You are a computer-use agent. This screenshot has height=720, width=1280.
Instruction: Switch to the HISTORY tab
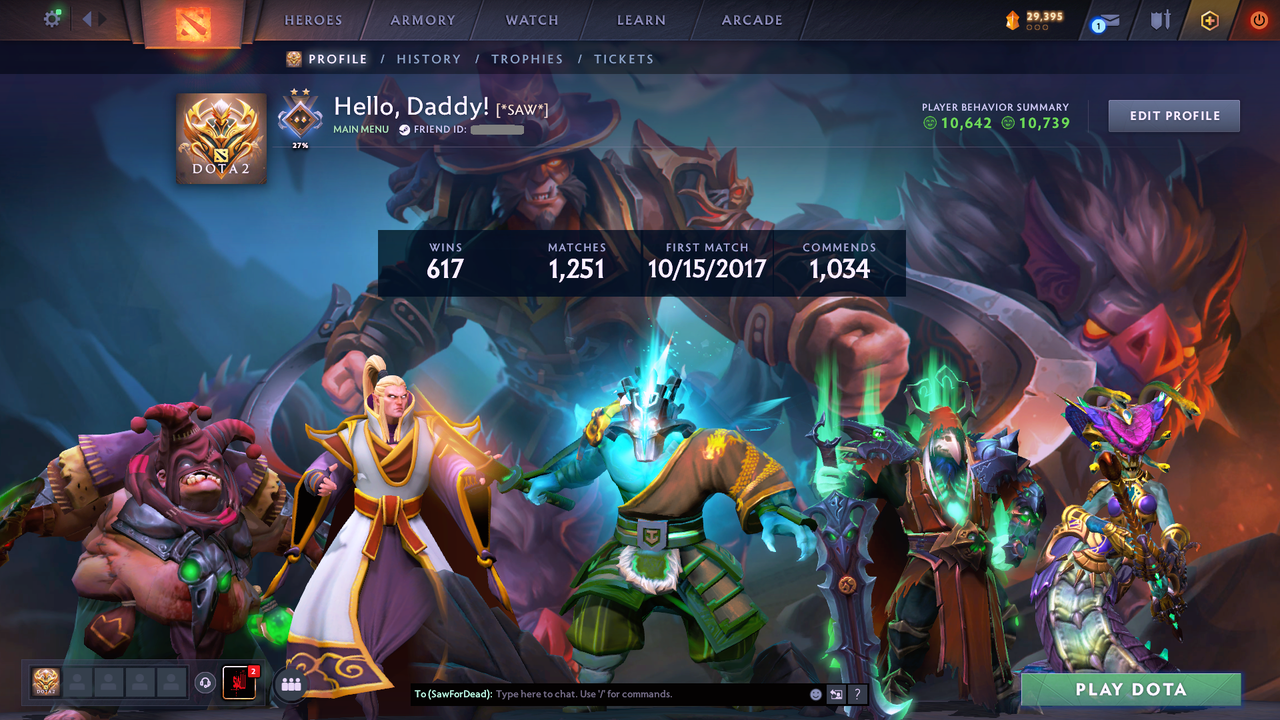click(x=429, y=59)
